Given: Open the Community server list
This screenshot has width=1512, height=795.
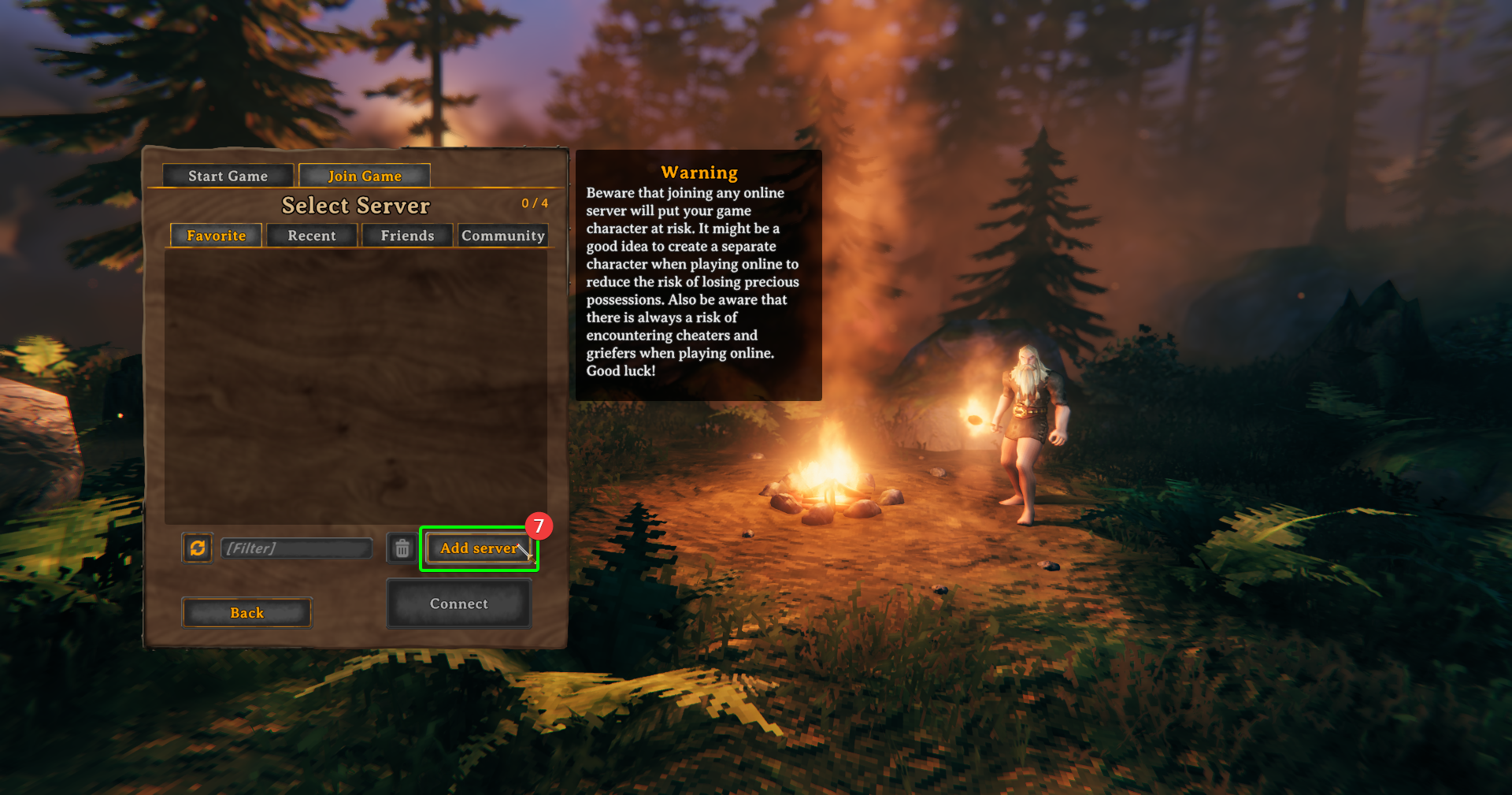Looking at the screenshot, I should [502, 235].
